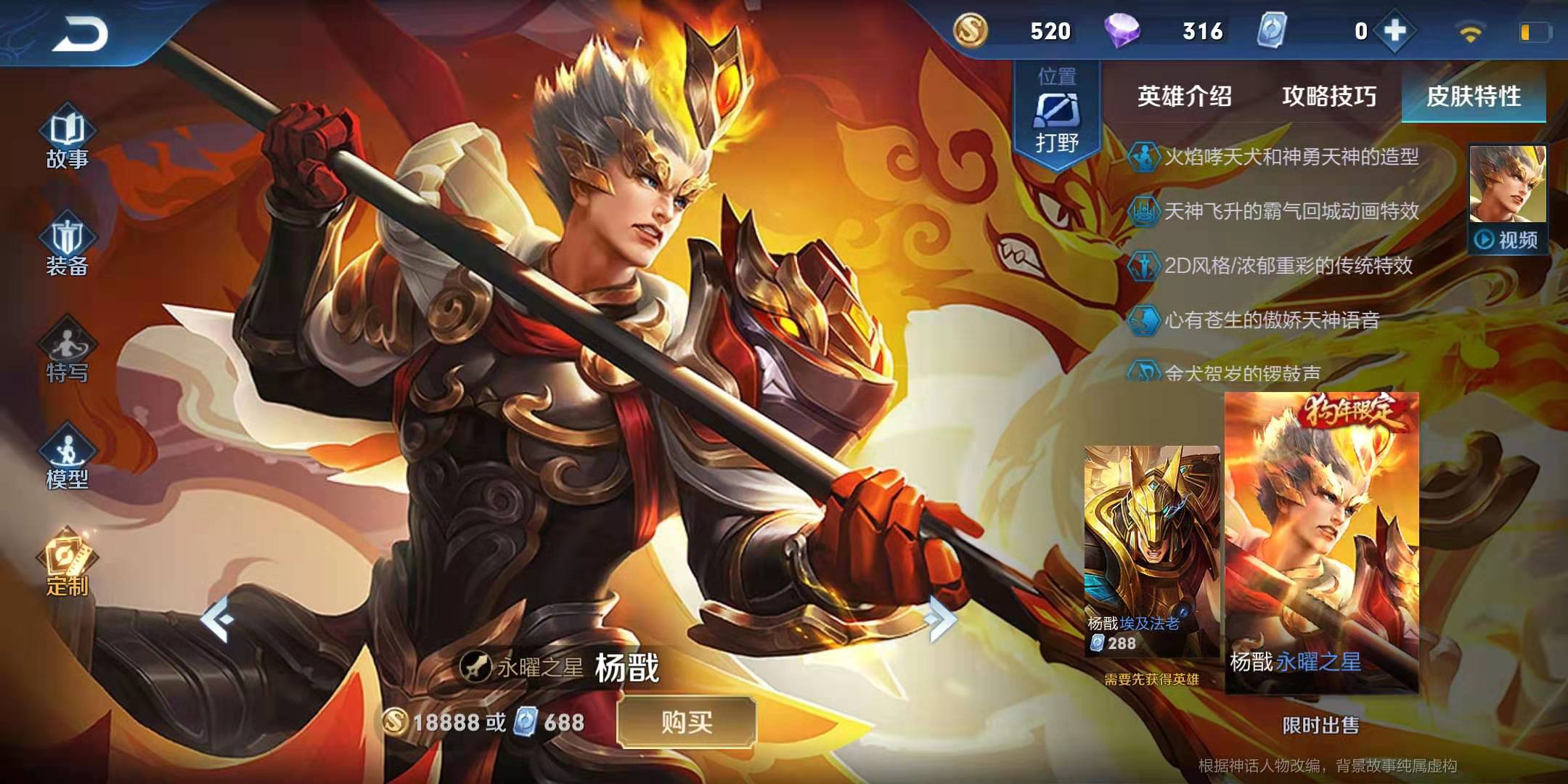Click the gold coin currency icon
This screenshot has width=1568, height=784.
970,31
